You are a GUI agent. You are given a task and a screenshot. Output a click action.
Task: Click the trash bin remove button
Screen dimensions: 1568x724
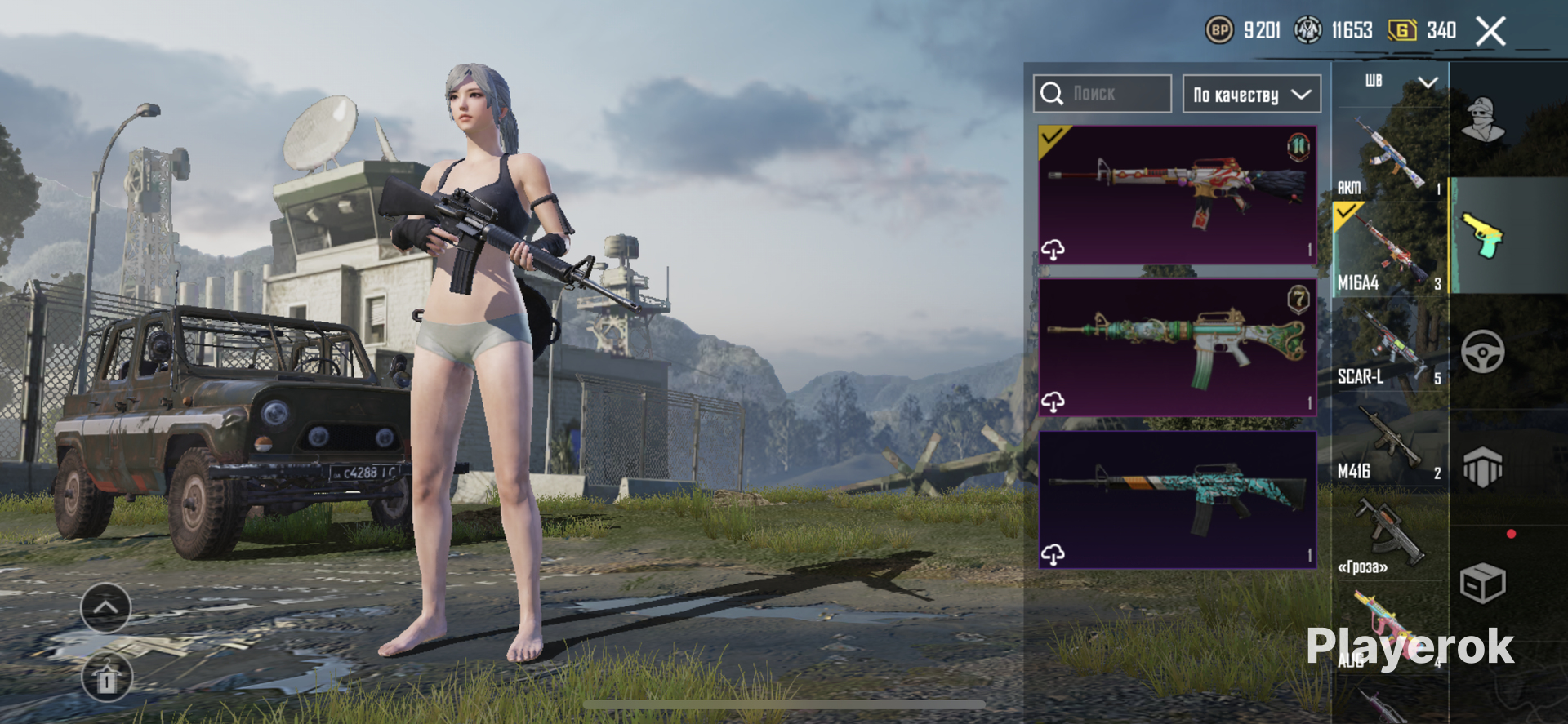click(106, 678)
